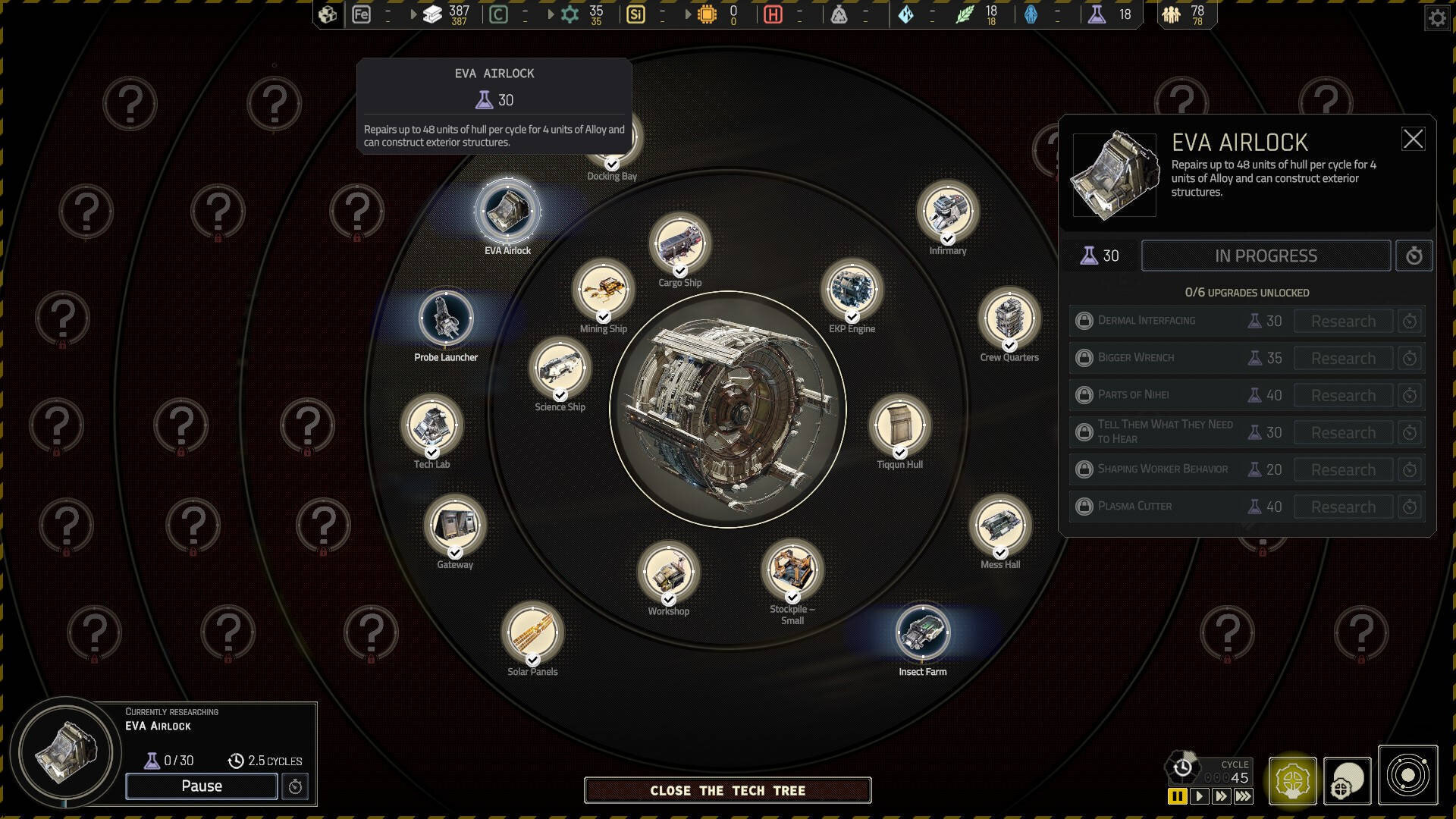Close the tech tree
This screenshot has height=819, width=1456.
[727, 790]
